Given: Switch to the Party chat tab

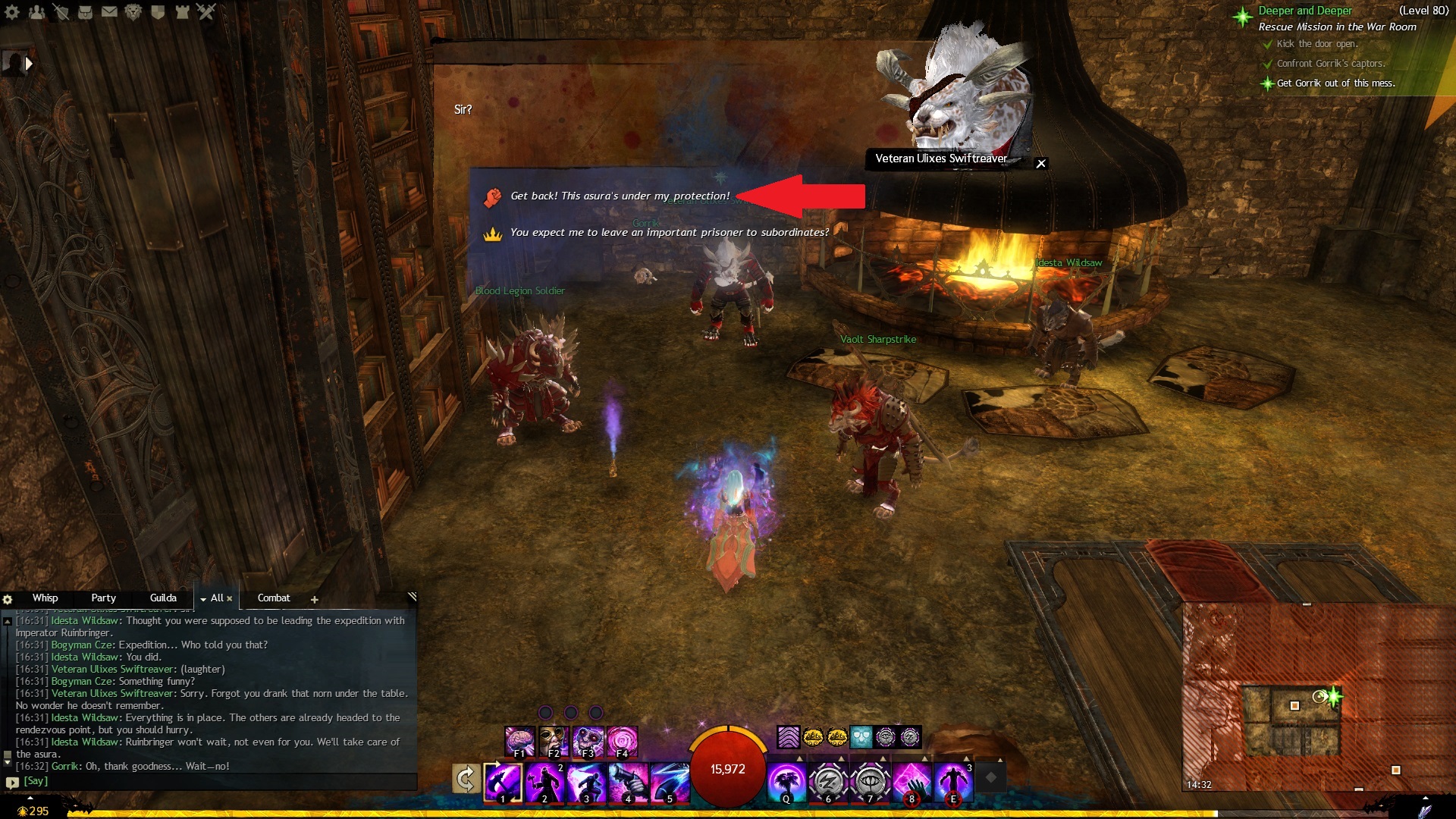Looking at the screenshot, I should [103, 598].
